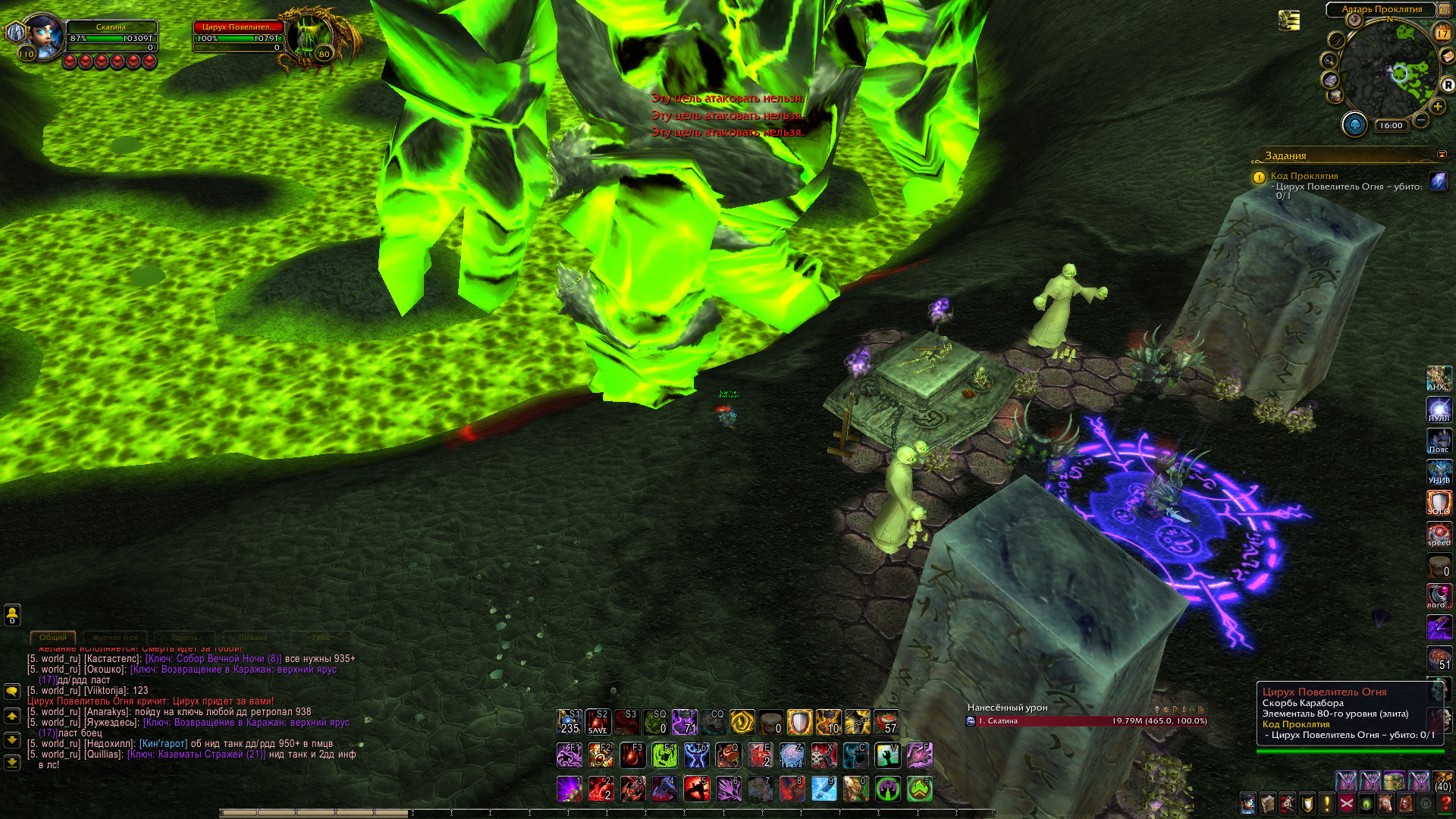Zoom out the minimap with minus button
Viewport: 1456px width, 819px height.
[x=1421, y=121]
